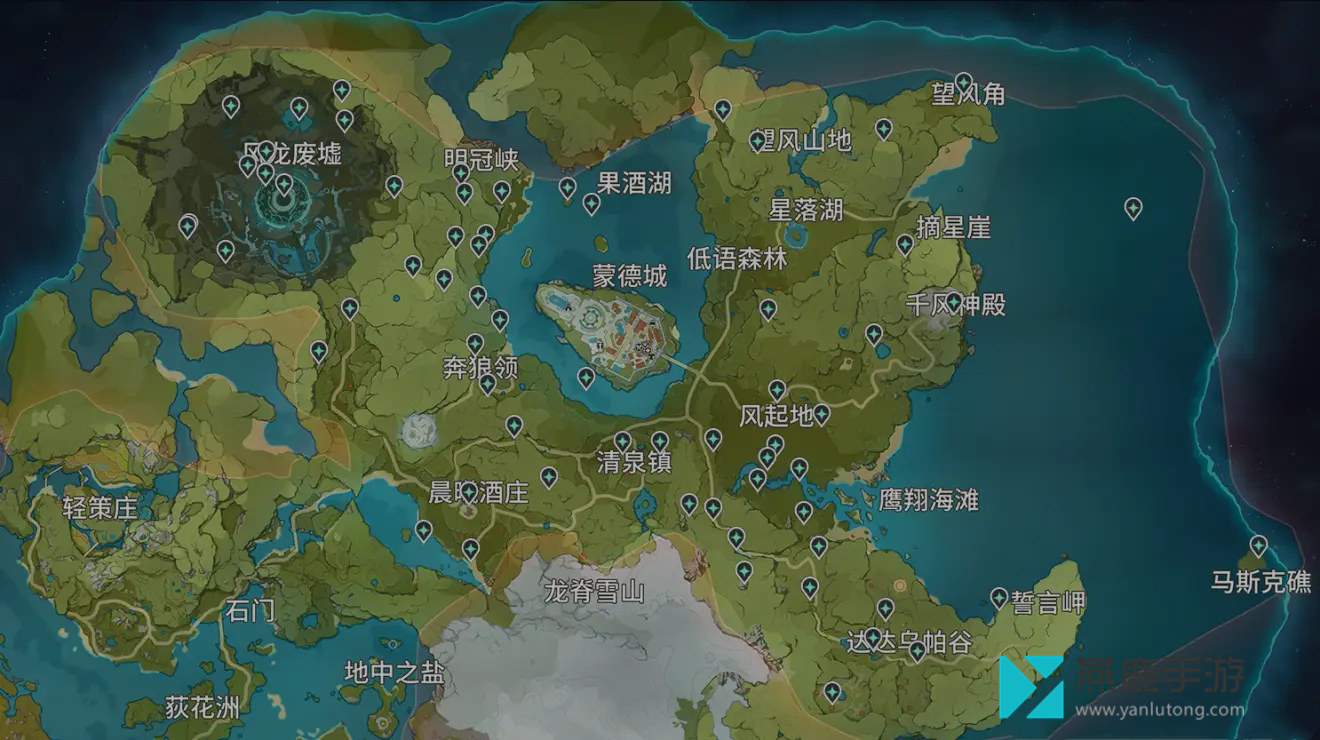Click the waypoint below Mondstadt city island
The image size is (1320, 740).
(x=586, y=377)
